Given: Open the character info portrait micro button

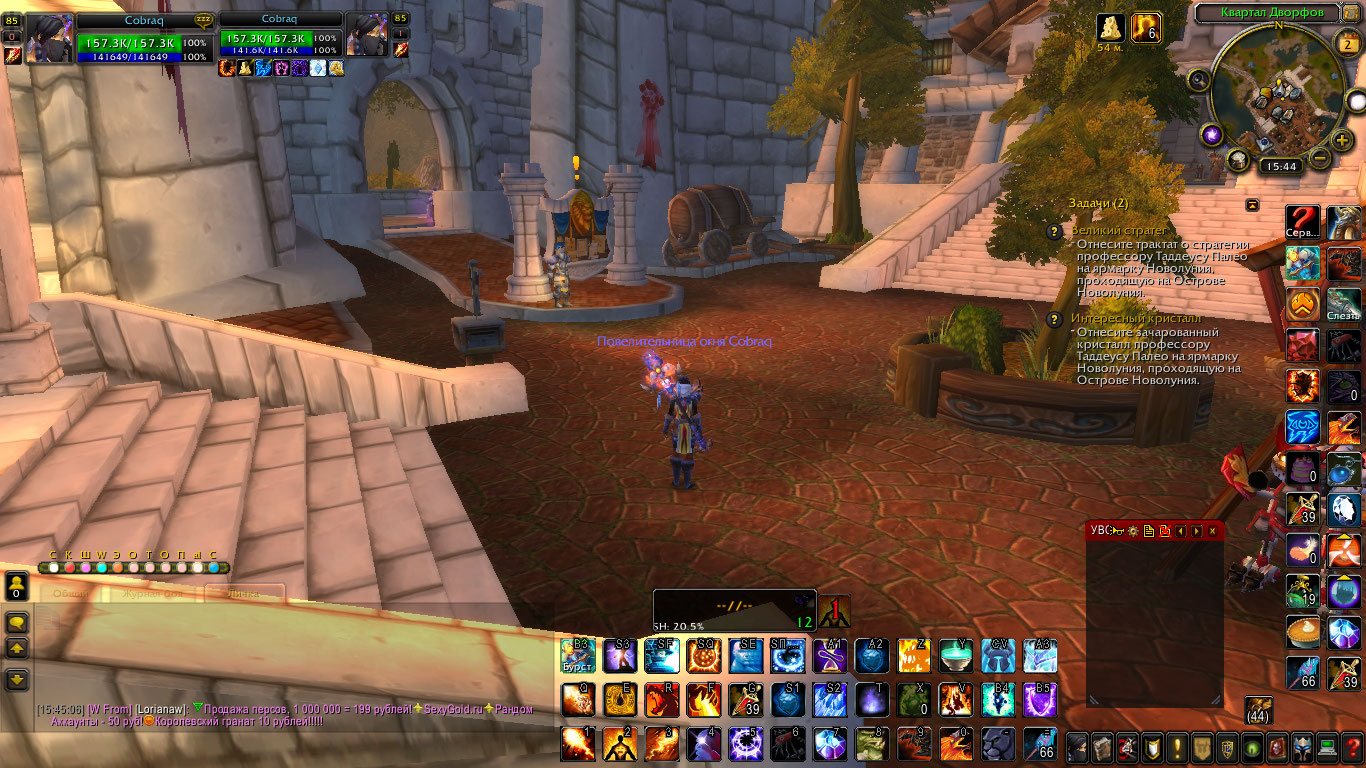Looking at the screenshot, I should coord(1077,746).
